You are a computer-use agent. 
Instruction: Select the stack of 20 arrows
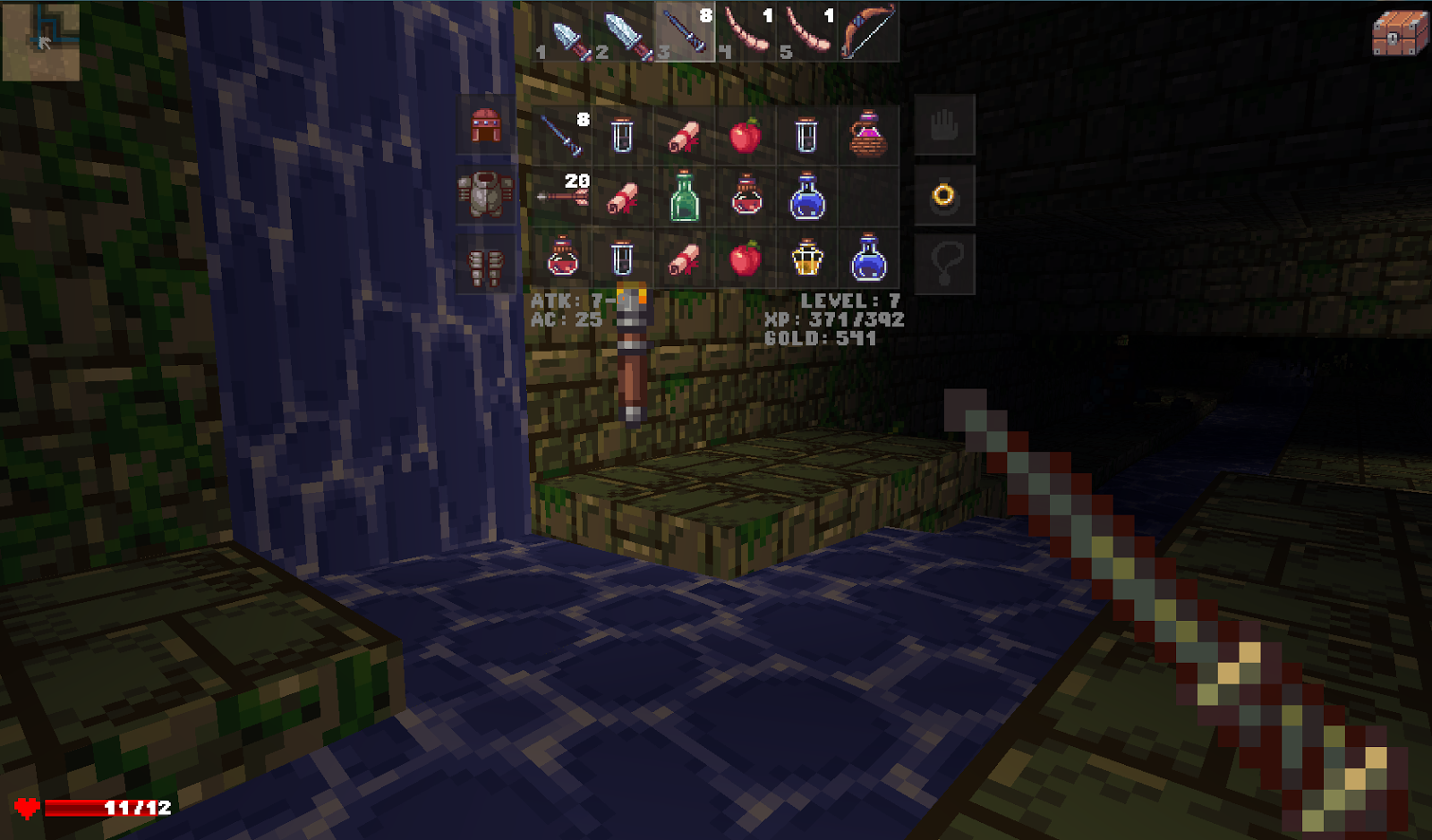click(x=559, y=199)
